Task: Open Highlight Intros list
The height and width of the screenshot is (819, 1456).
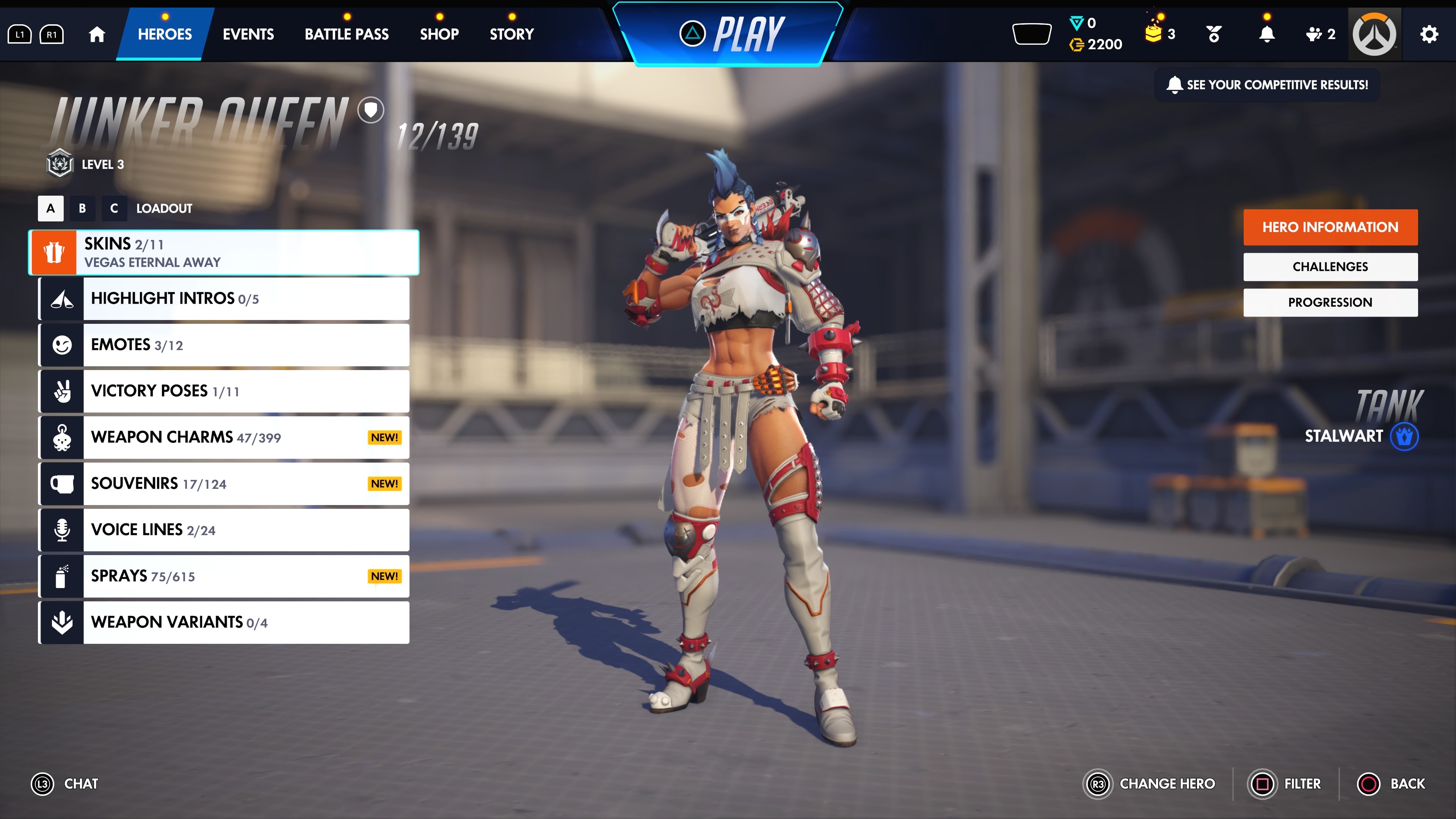Action: pos(224,298)
